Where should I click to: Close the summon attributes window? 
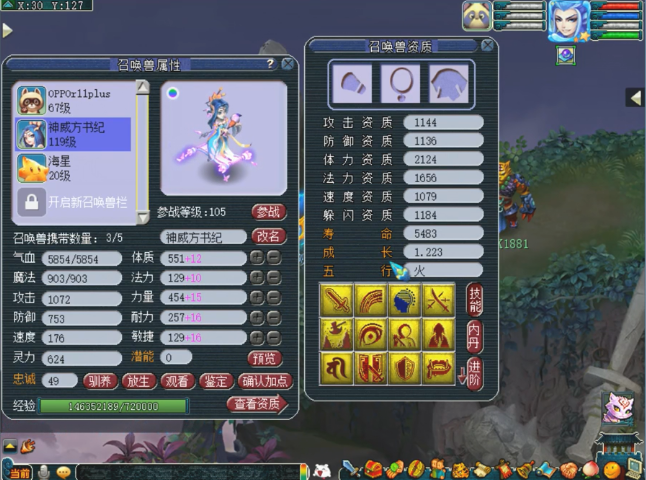288,64
